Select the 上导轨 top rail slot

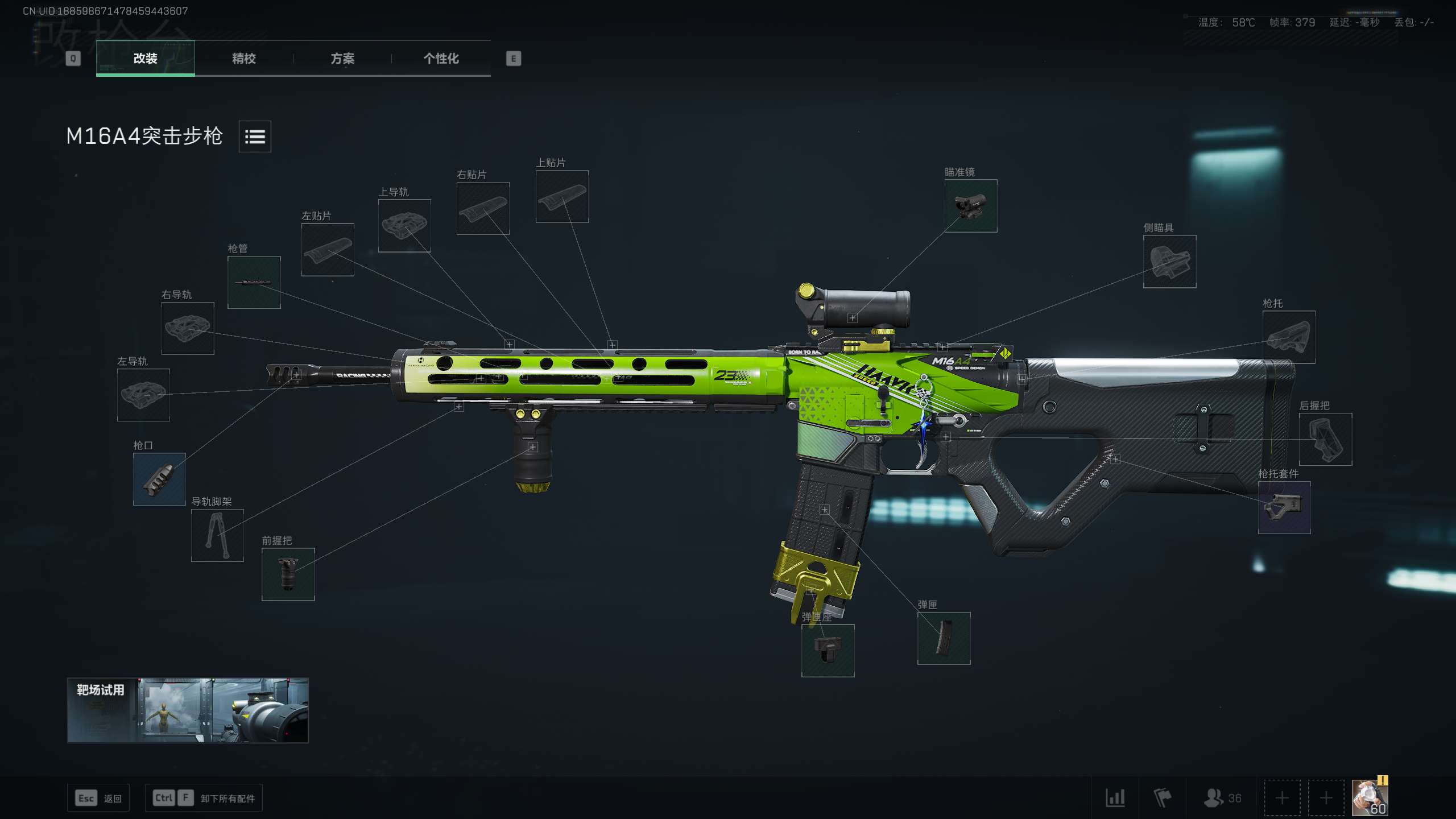[404, 226]
